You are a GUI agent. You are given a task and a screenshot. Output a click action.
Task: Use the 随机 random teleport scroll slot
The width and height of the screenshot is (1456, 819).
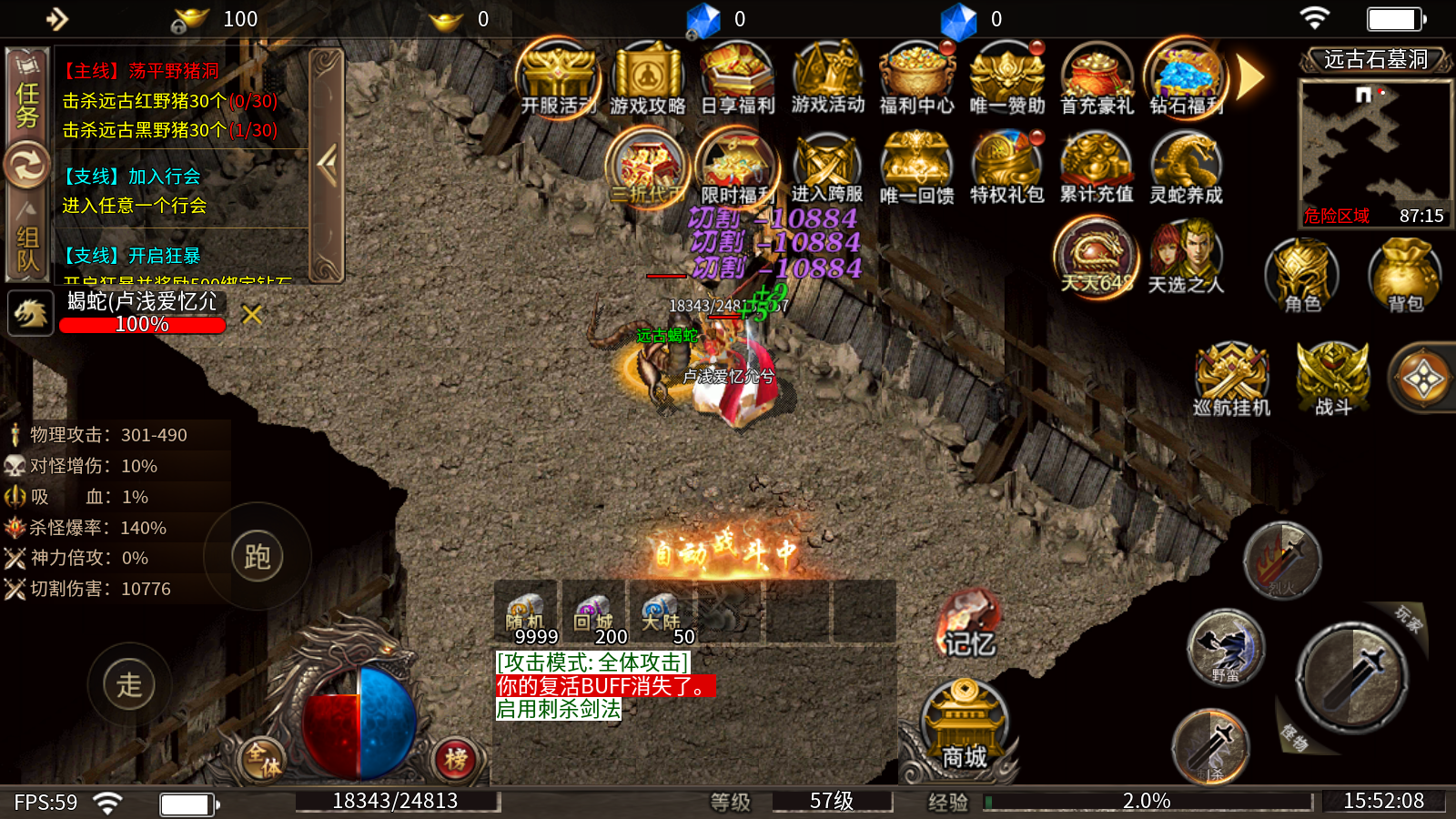coord(526,614)
